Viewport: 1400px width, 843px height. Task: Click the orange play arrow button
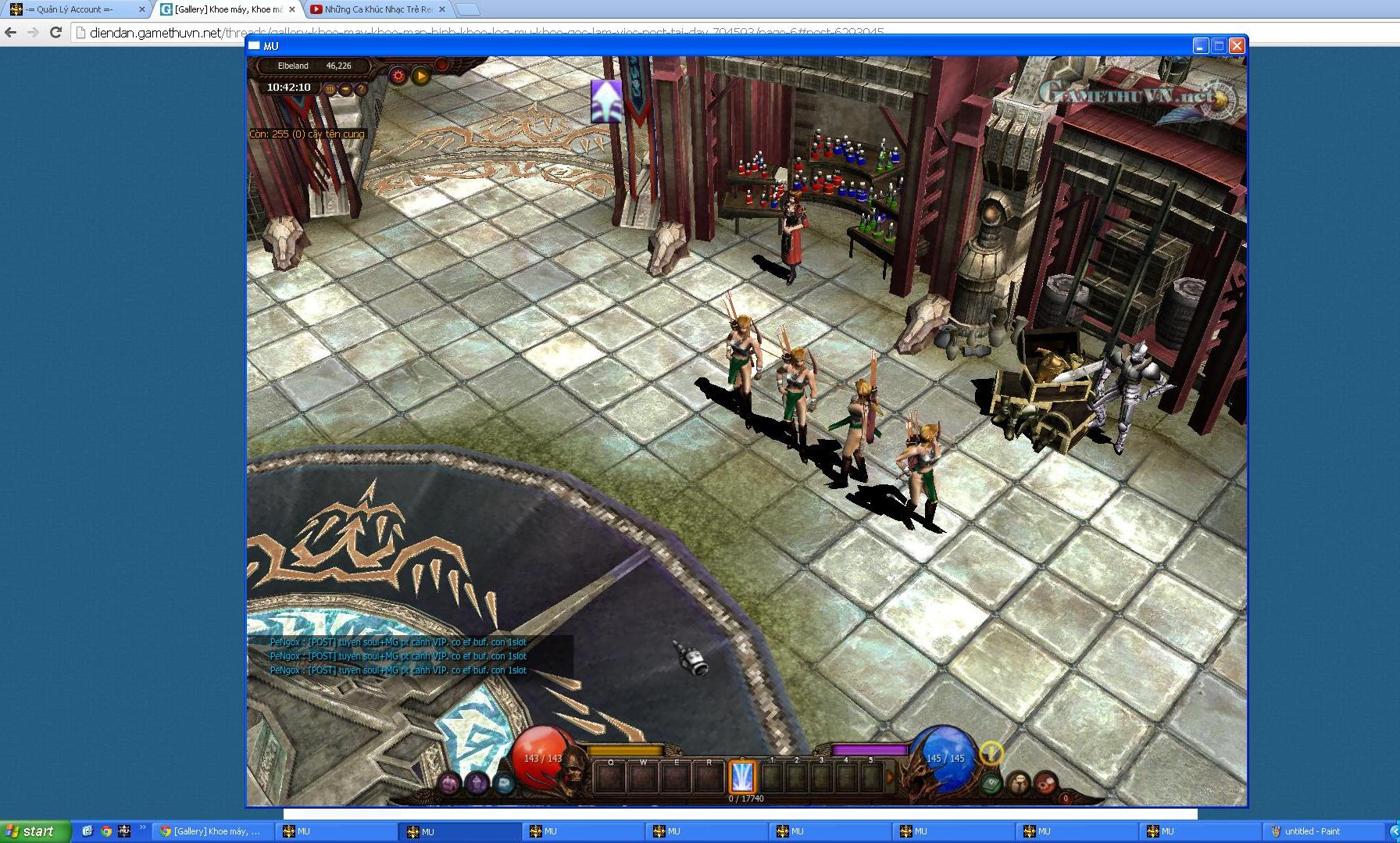coord(421,76)
